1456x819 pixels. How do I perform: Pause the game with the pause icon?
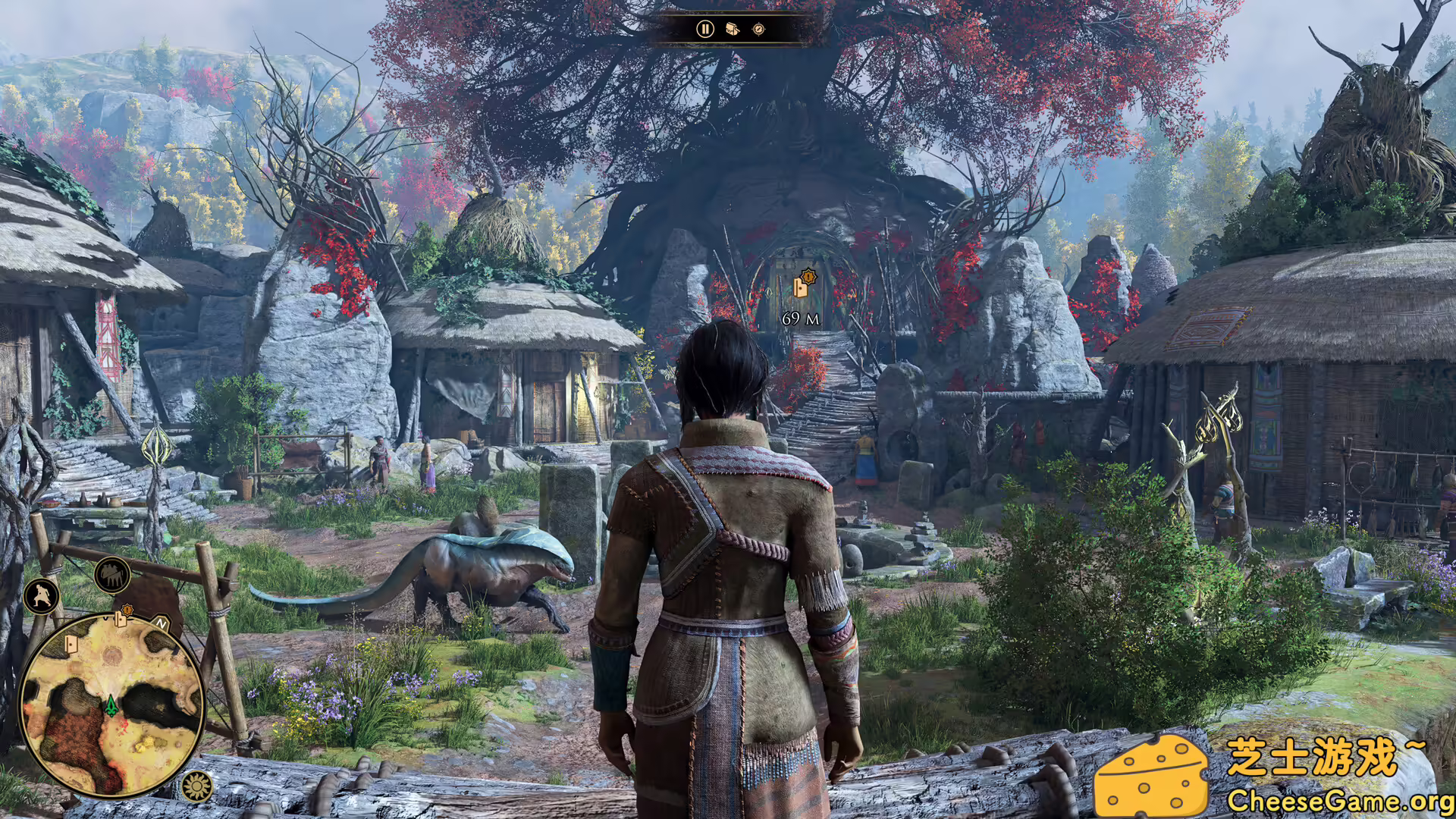[x=704, y=30]
